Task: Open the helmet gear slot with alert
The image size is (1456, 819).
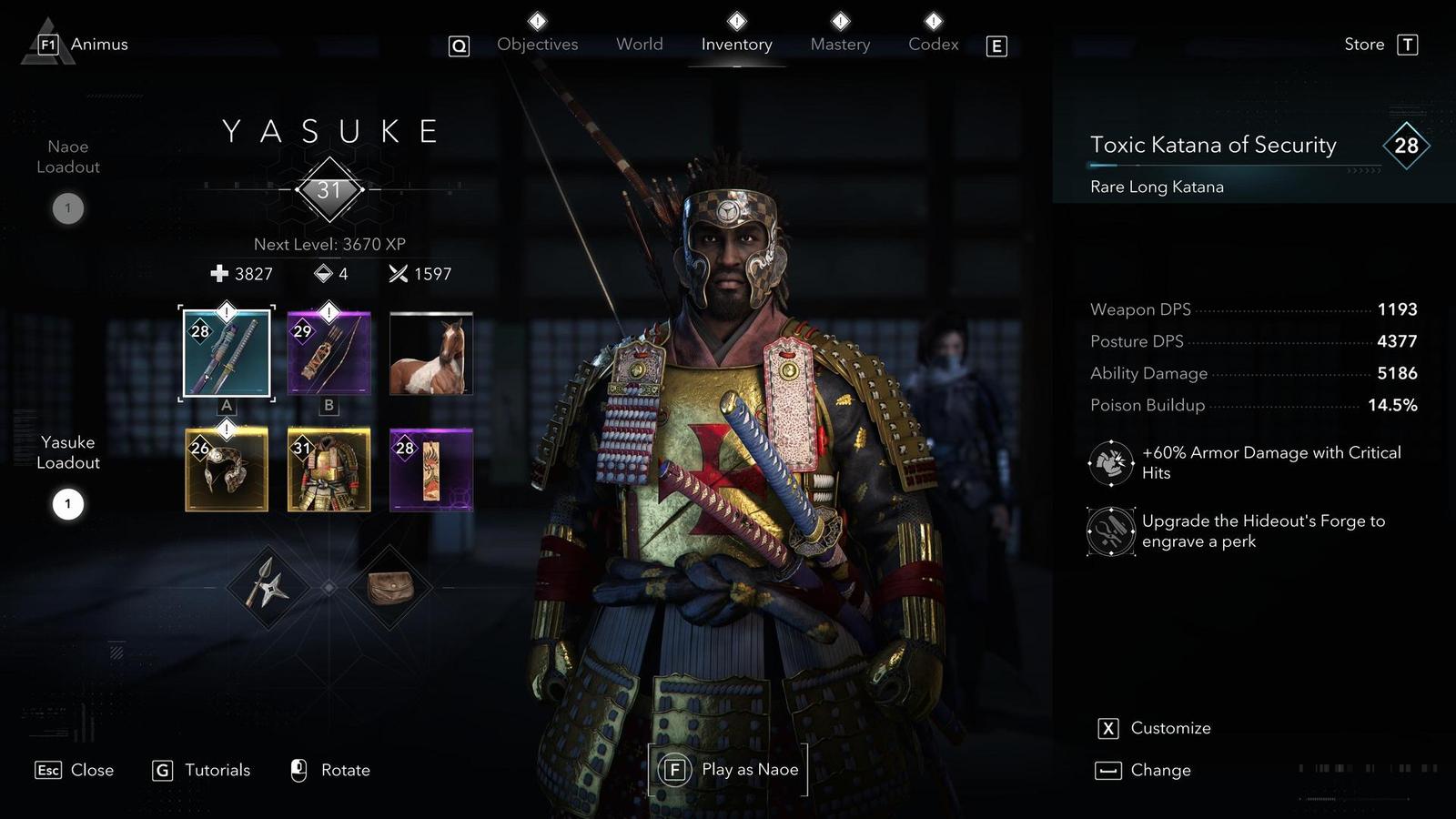Action: (227, 470)
